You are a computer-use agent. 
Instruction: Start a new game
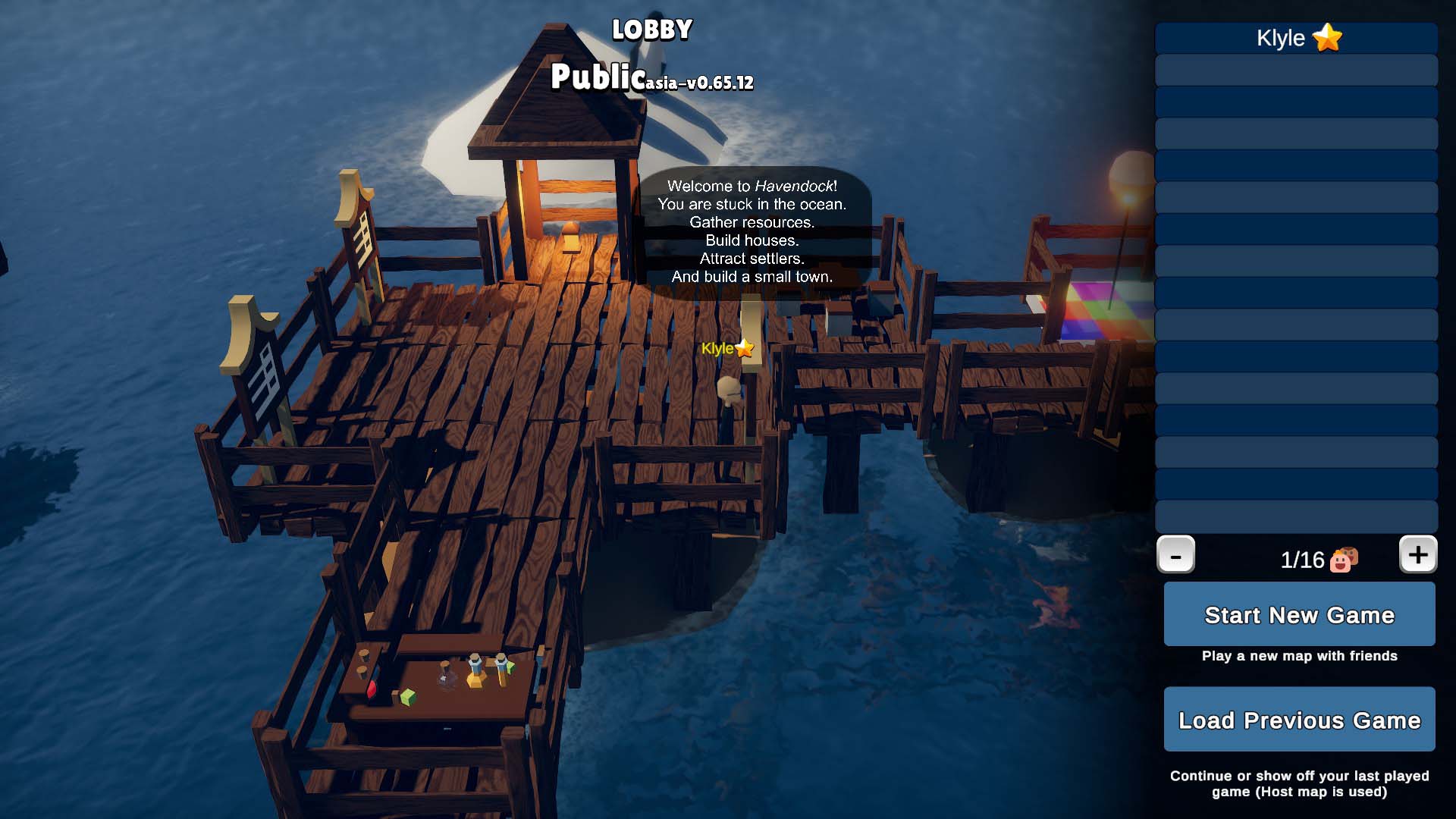click(x=1299, y=614)
